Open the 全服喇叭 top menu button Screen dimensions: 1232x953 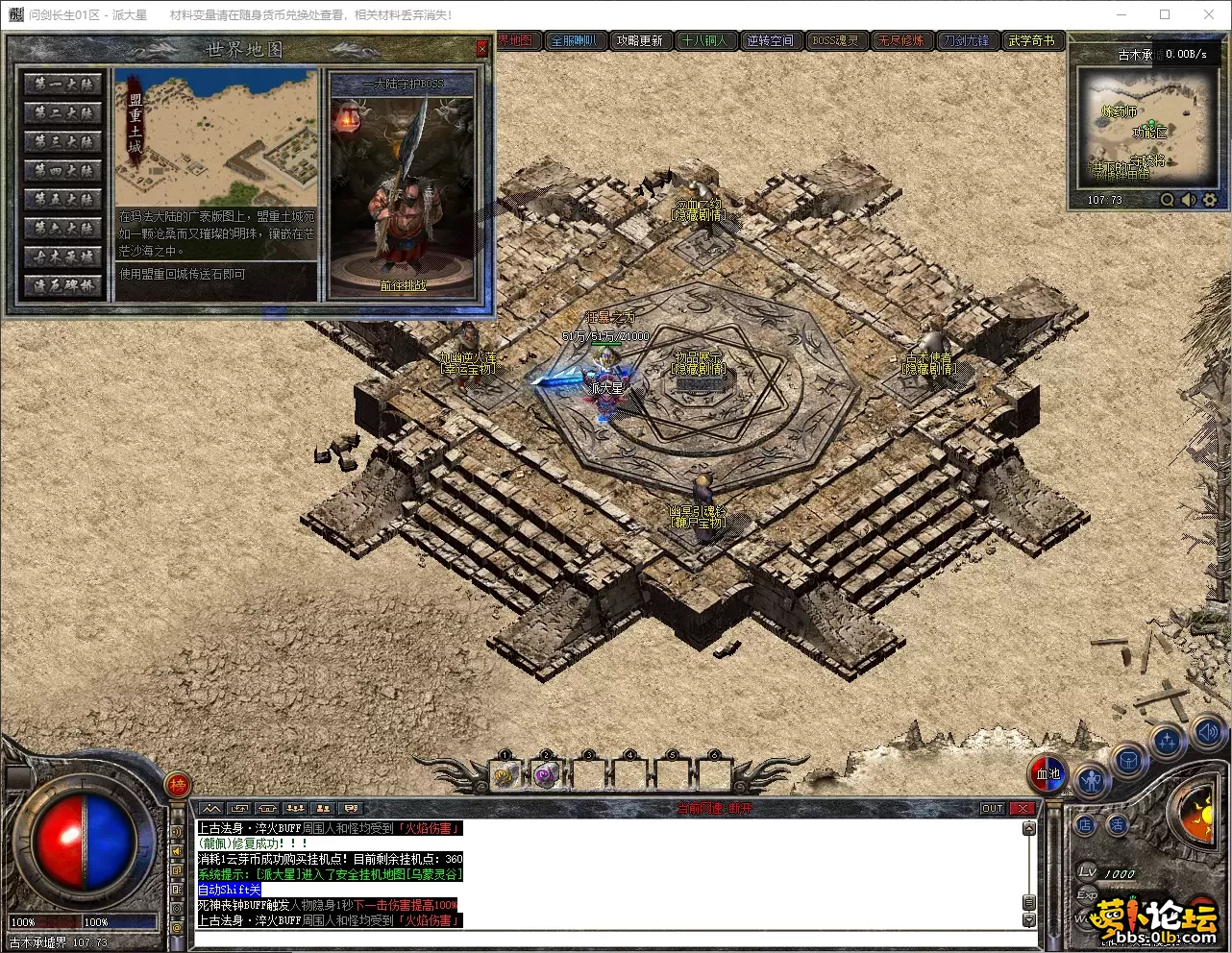[574, 40]
